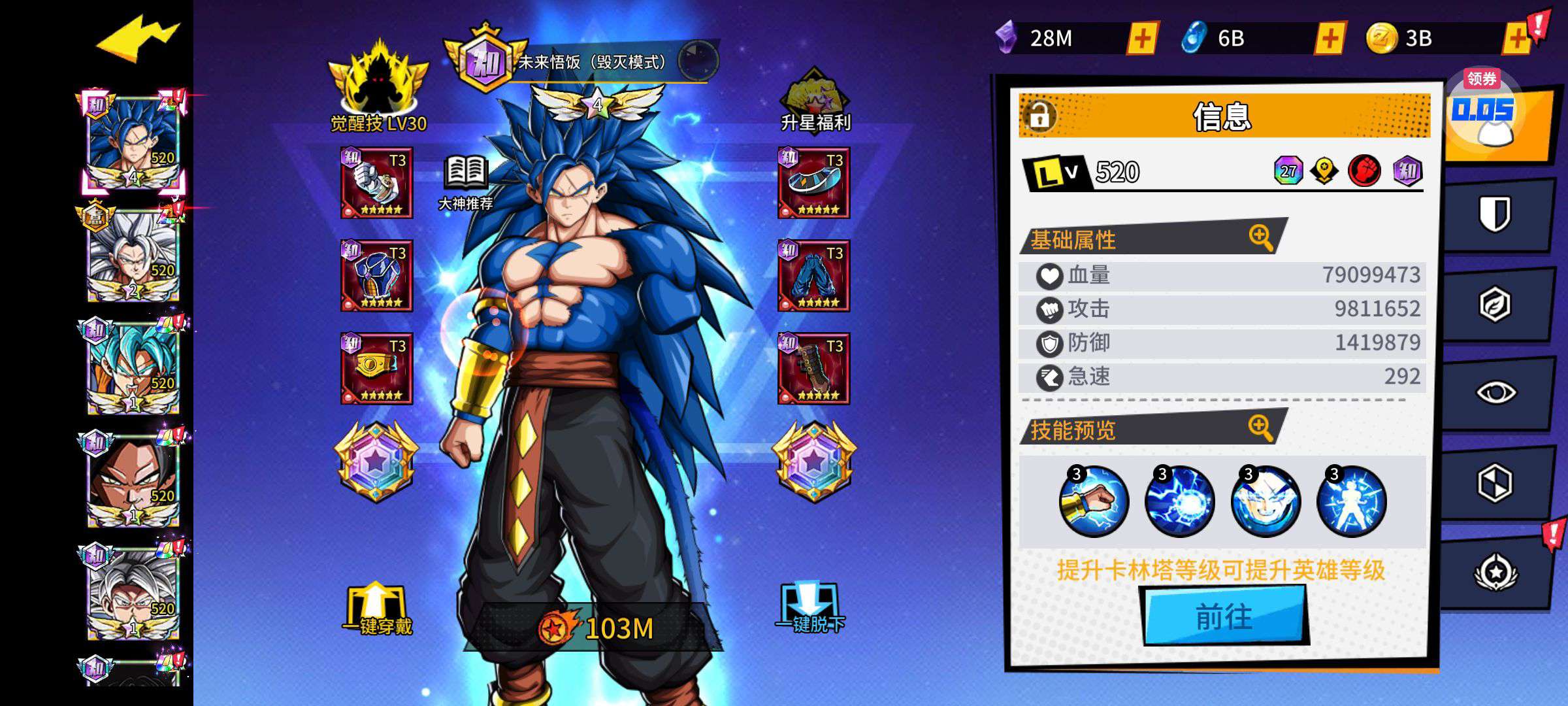Select the golden belt equipment slot
1568x706 pixels.
376,368
